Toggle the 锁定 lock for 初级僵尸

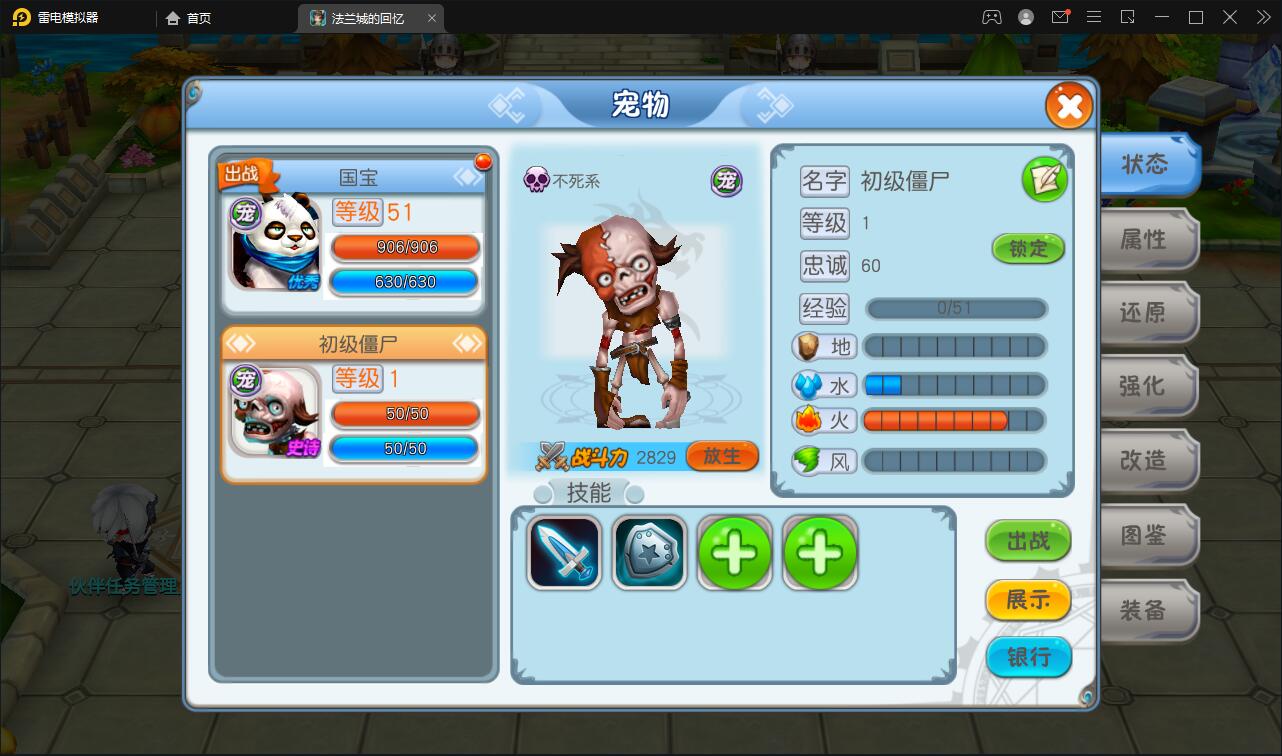1028,249
